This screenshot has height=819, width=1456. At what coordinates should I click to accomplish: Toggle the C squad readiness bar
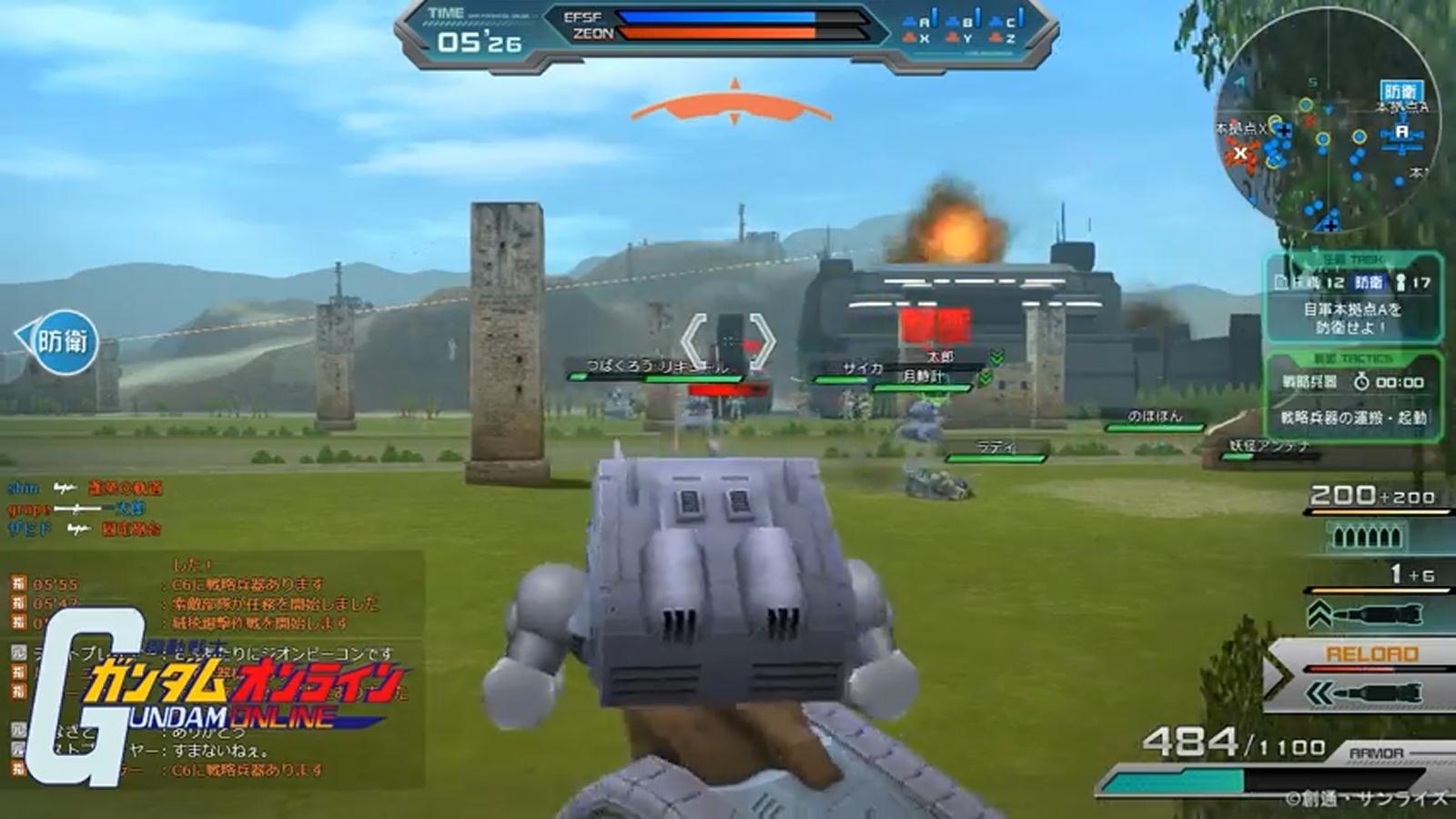click(x=1021, y=18)
